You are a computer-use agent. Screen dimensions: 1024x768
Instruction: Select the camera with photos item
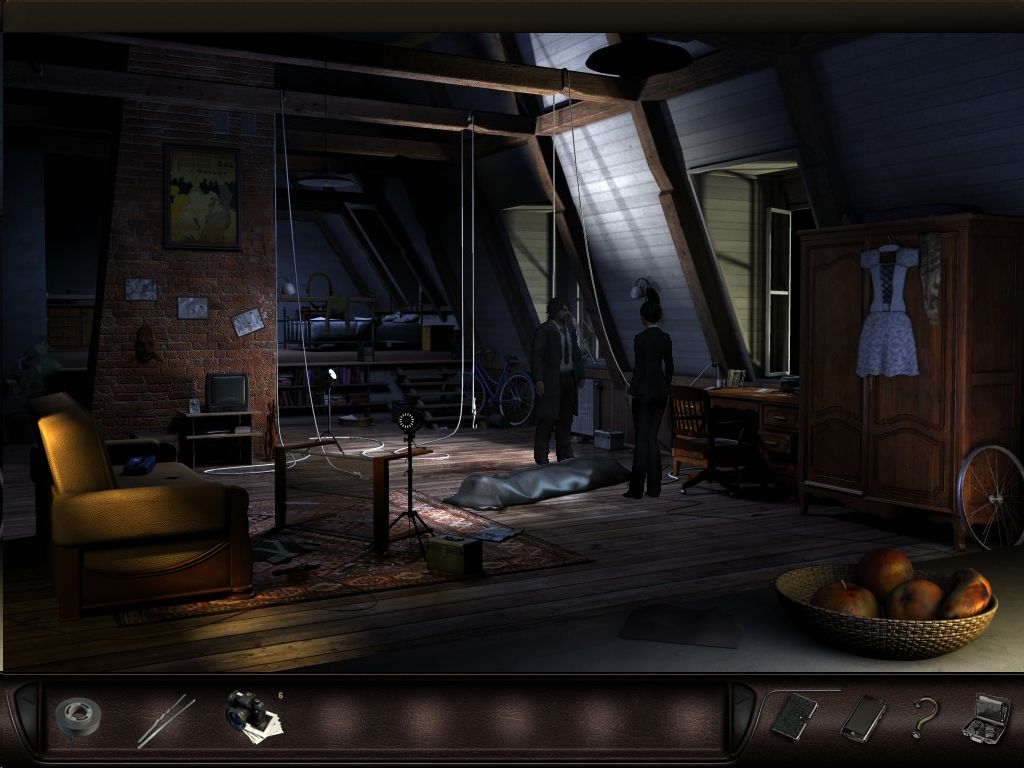(x=250, y=715)
